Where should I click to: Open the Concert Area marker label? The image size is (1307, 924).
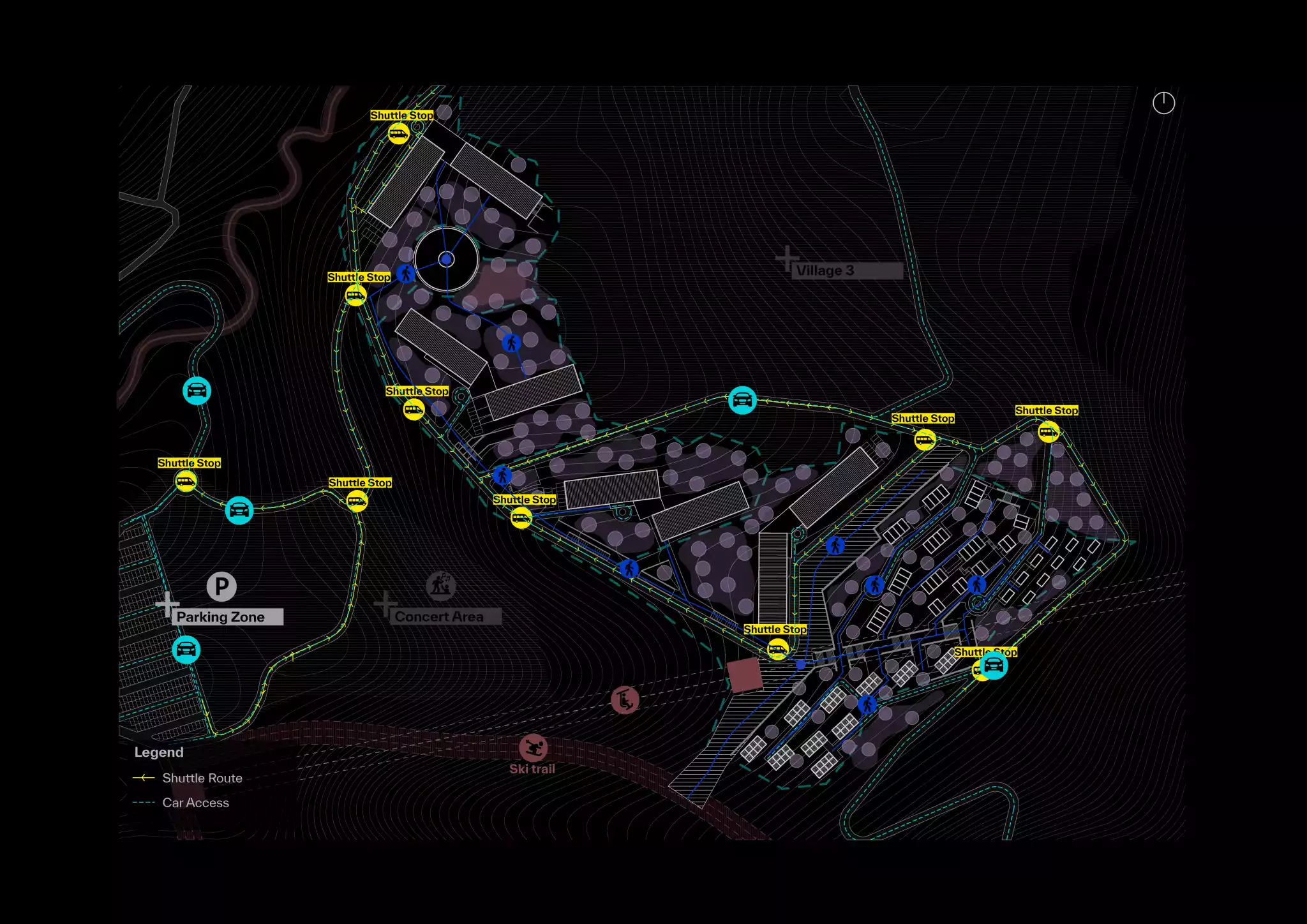439,616
